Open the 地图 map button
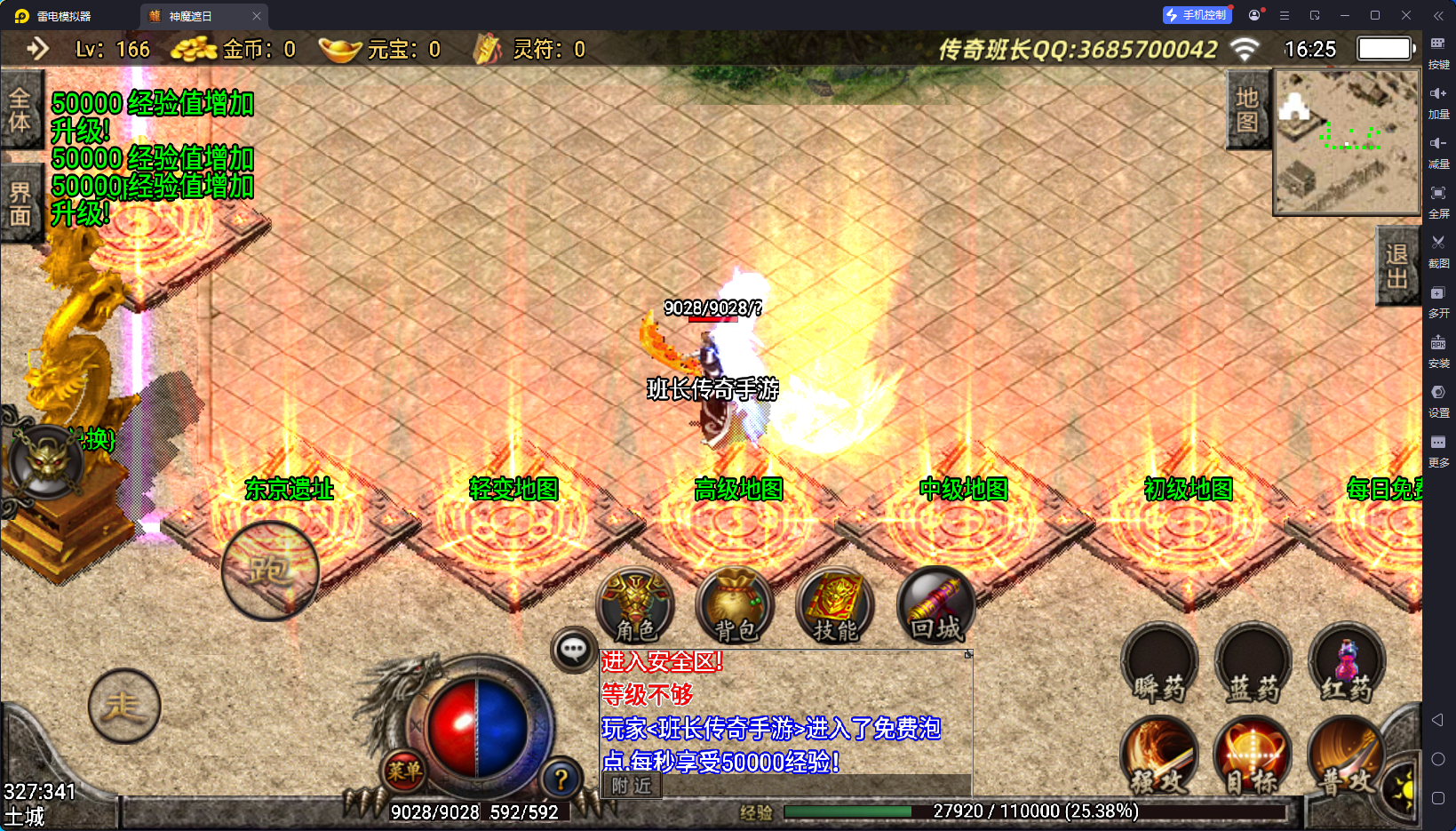Viewport: 1456px width, 831px height. point(1247,109)
